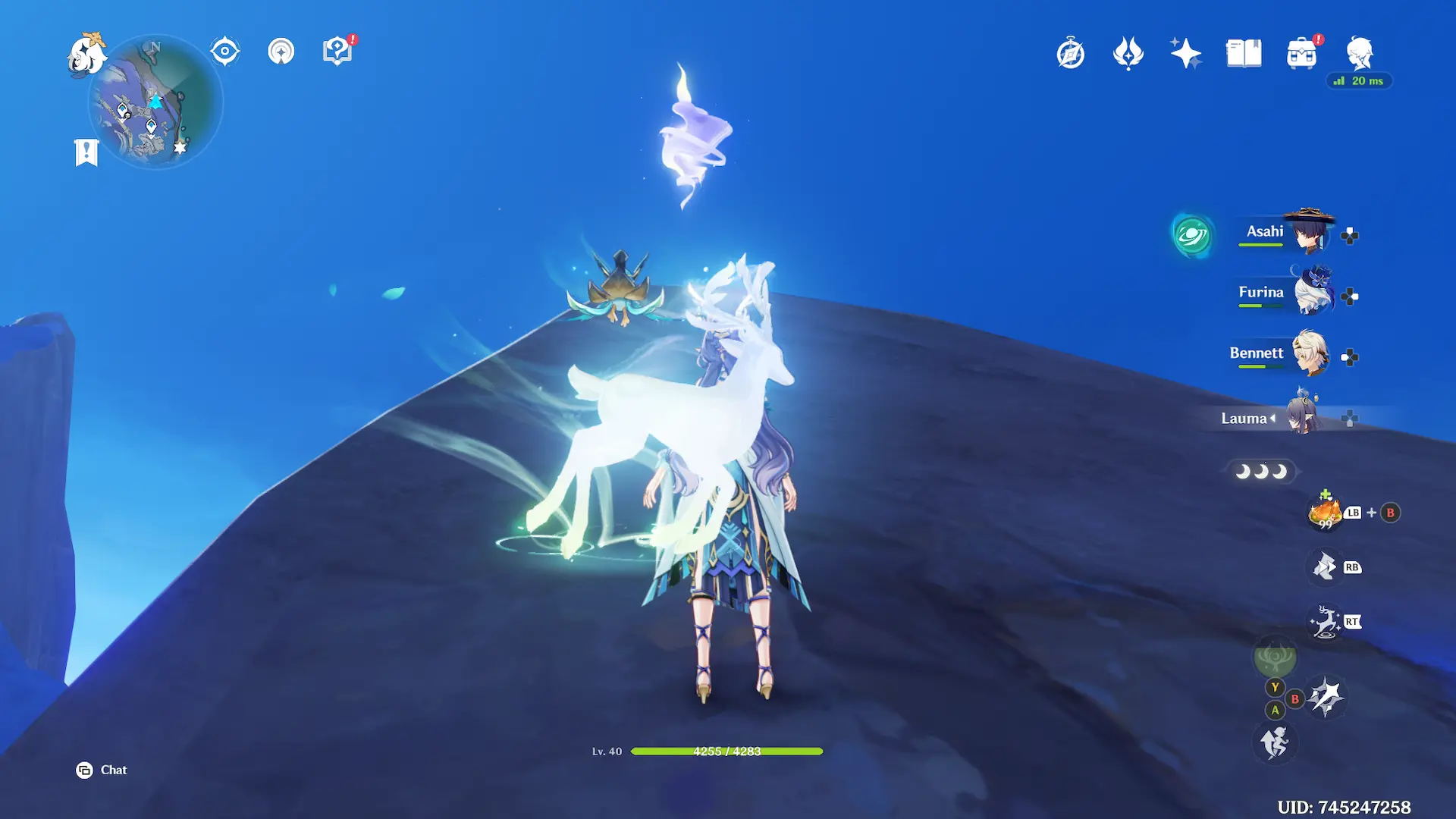This screenshot has width=1456, height=819.
Task: Open the Paimon menu icon
Action: click(x=86, y=55)
